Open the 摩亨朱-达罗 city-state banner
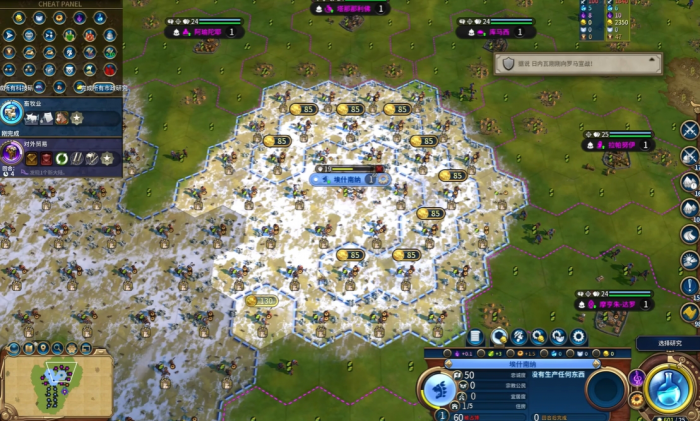This screenshot has height=421, width=700. point(616,303)
